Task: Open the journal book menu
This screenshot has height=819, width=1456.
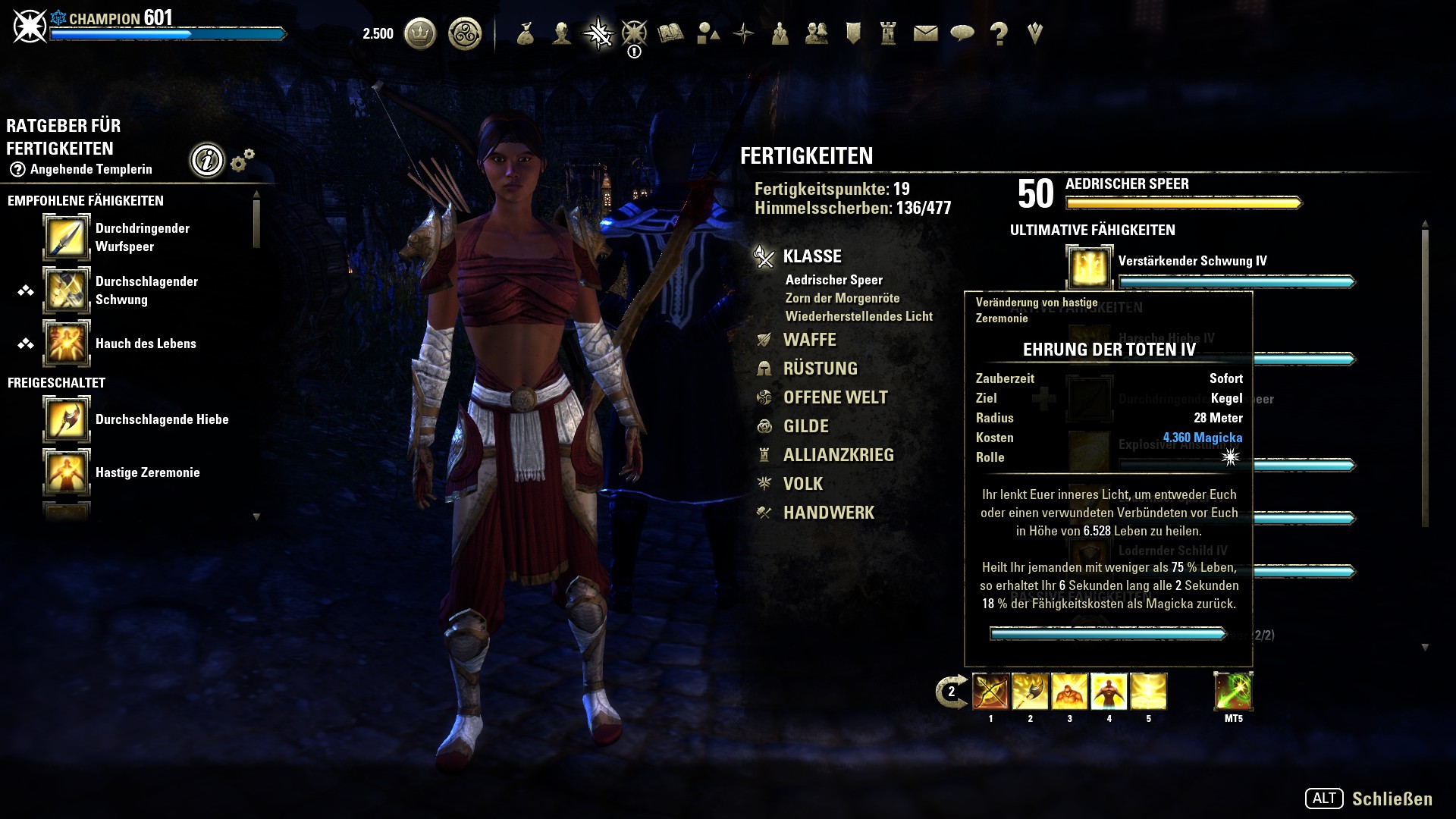Action: tap(670, 33)
